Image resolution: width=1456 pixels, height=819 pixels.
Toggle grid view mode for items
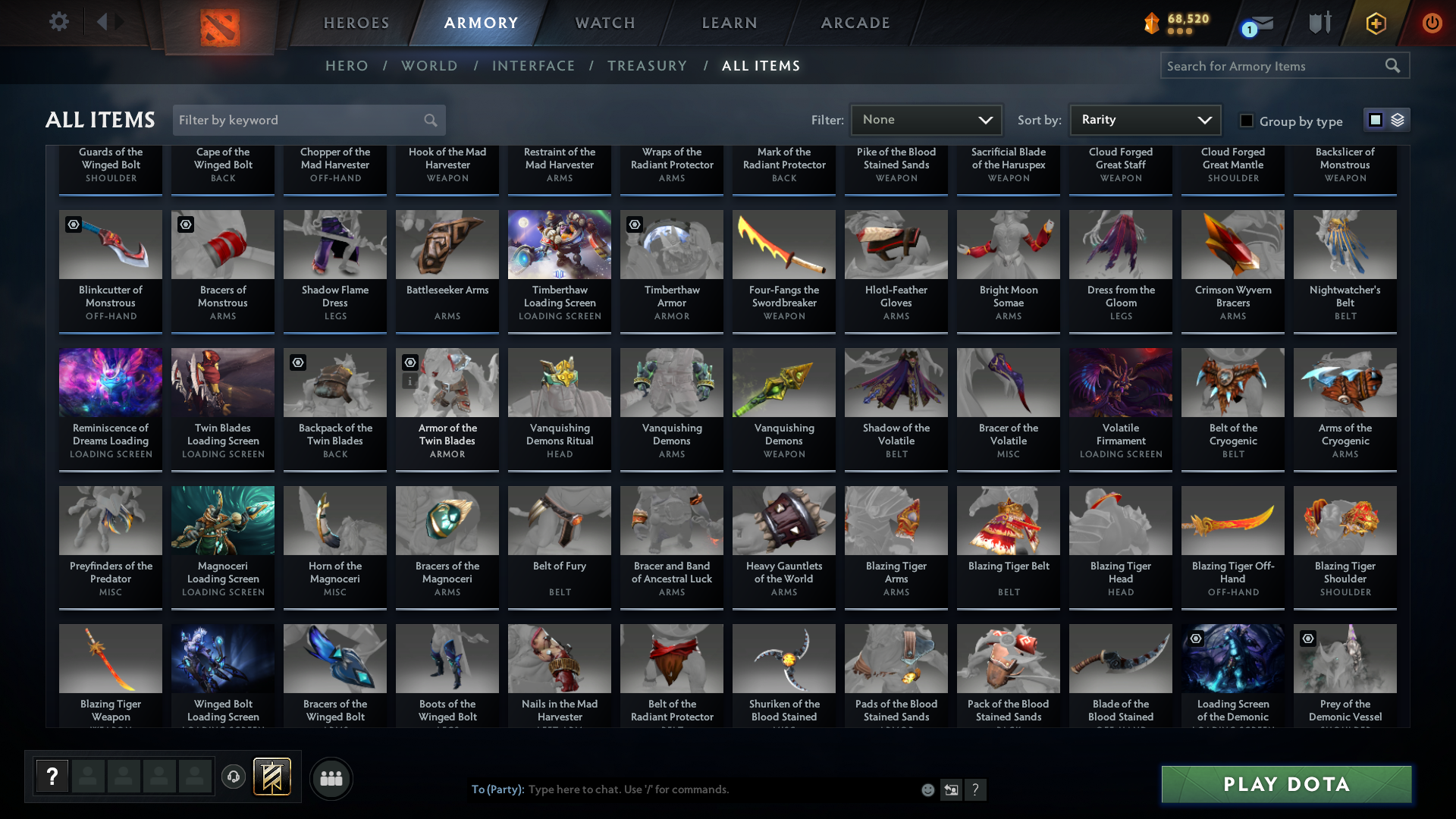pyautogui.click(x=1375, y=120)
